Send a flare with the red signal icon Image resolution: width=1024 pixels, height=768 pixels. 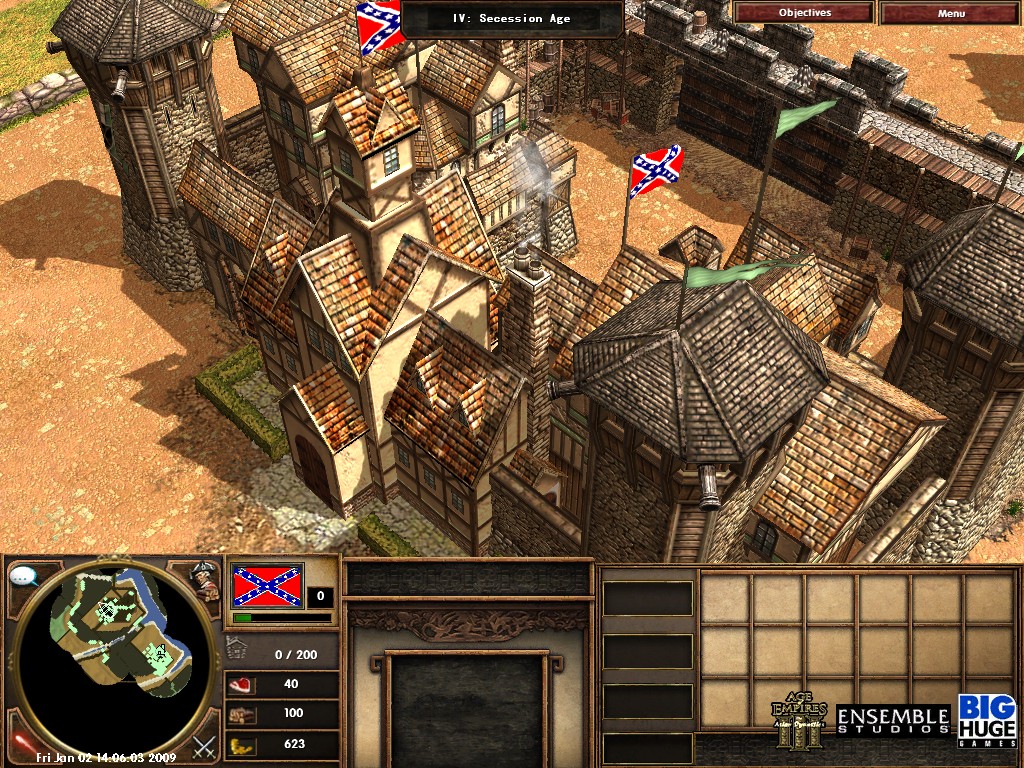(x=20, y=743)
